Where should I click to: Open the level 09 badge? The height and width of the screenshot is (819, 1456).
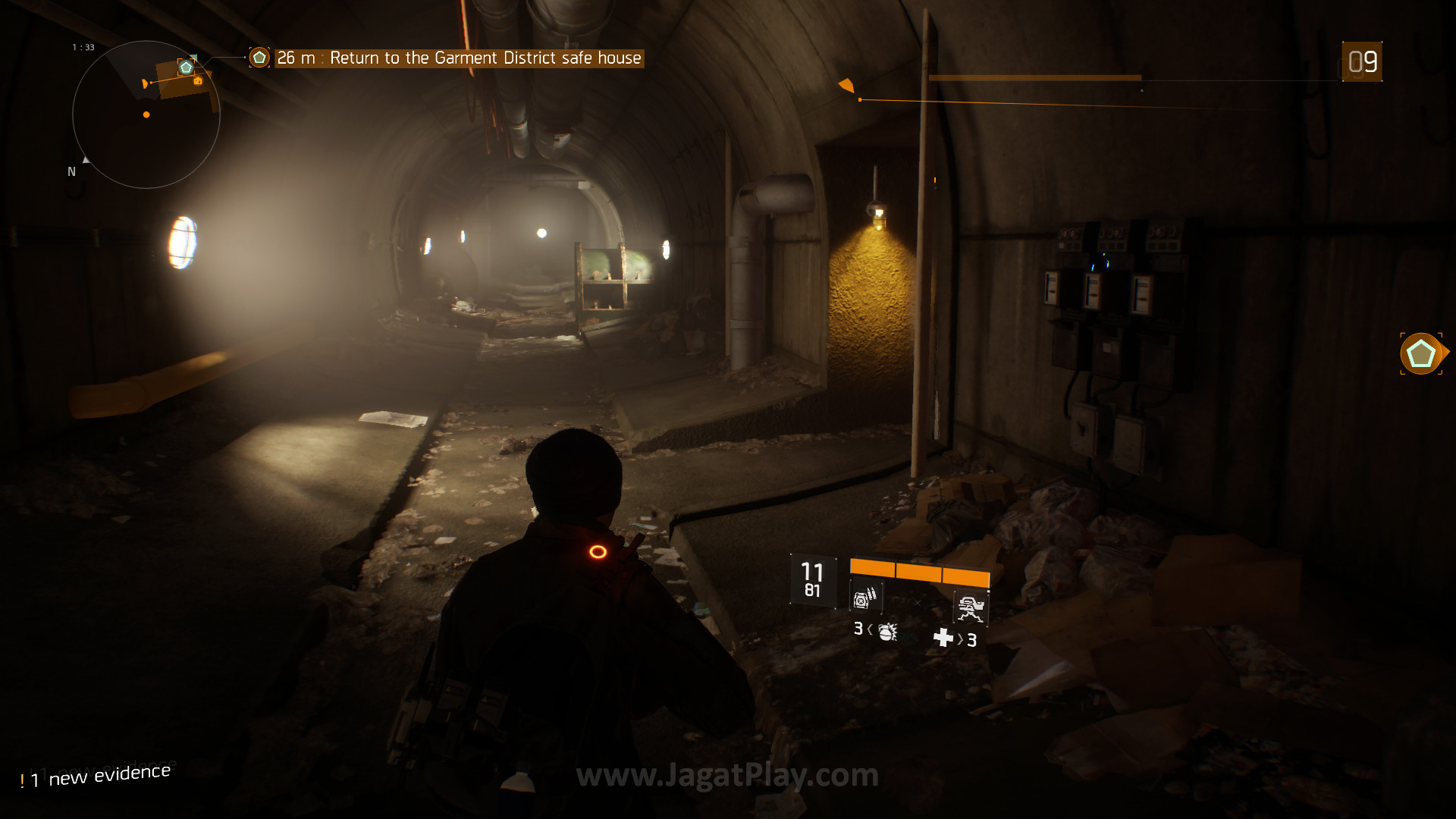tap(1362, 62)
